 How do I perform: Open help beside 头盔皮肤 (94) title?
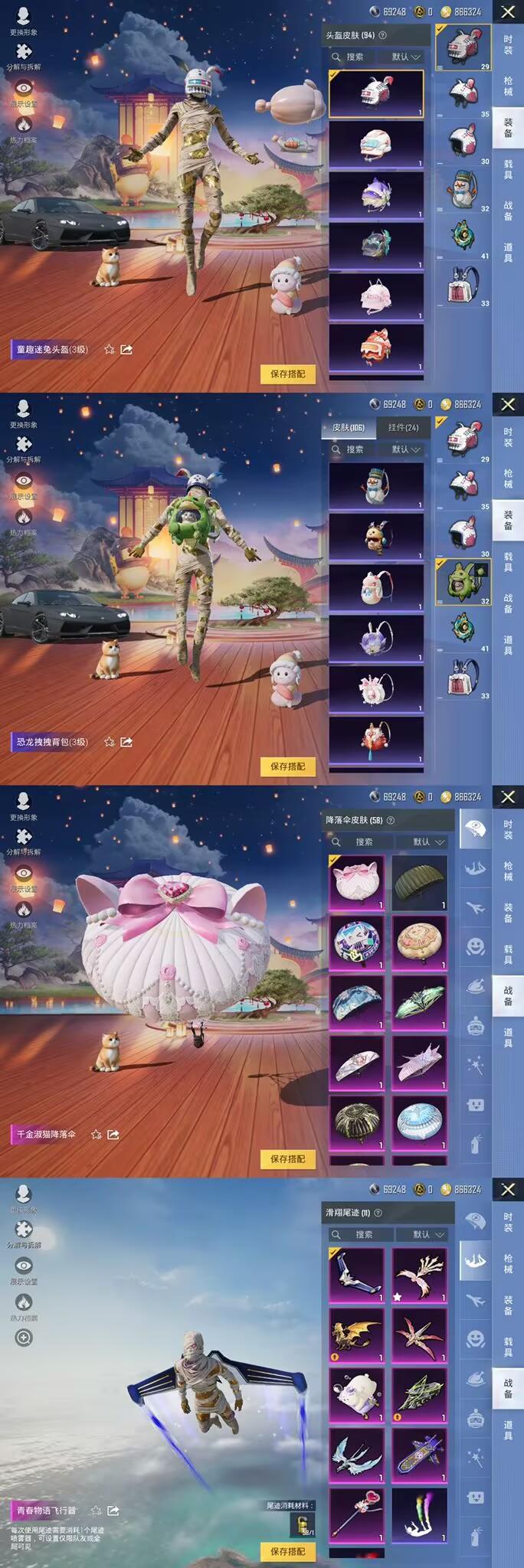click(x=383, y=35)
